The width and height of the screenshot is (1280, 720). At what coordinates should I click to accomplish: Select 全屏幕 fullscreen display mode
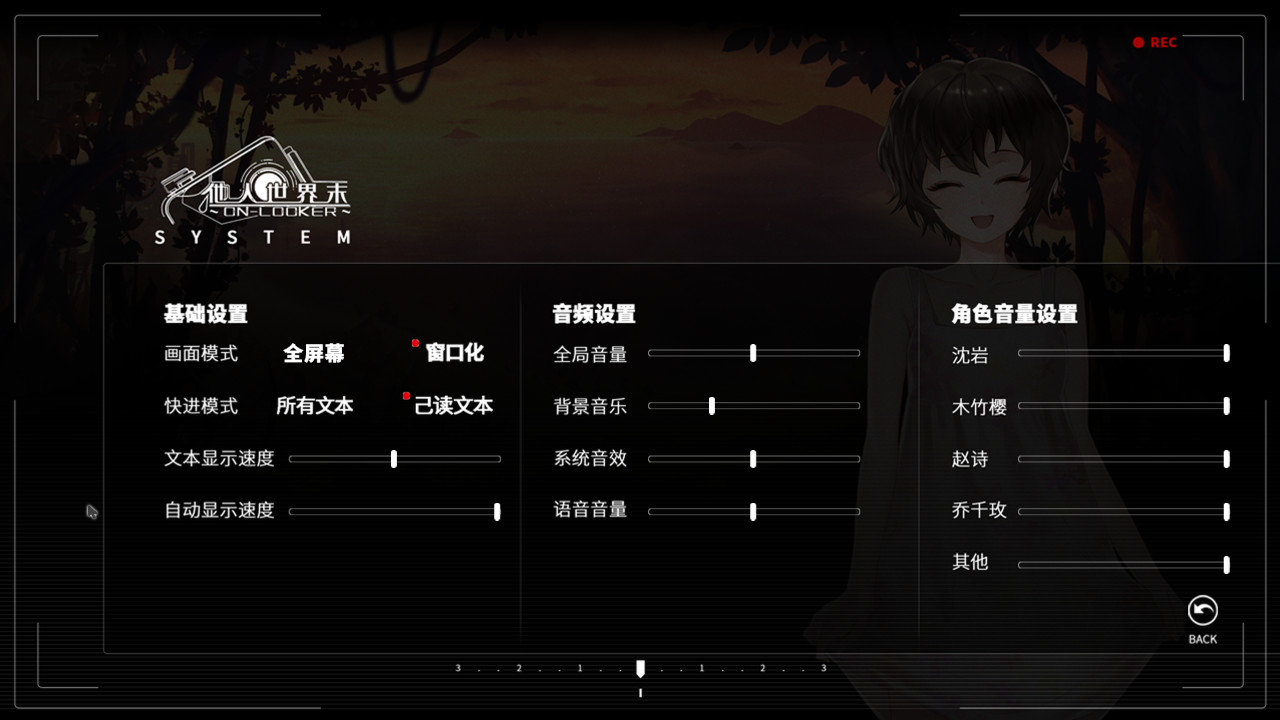click(x=315, y=353)
